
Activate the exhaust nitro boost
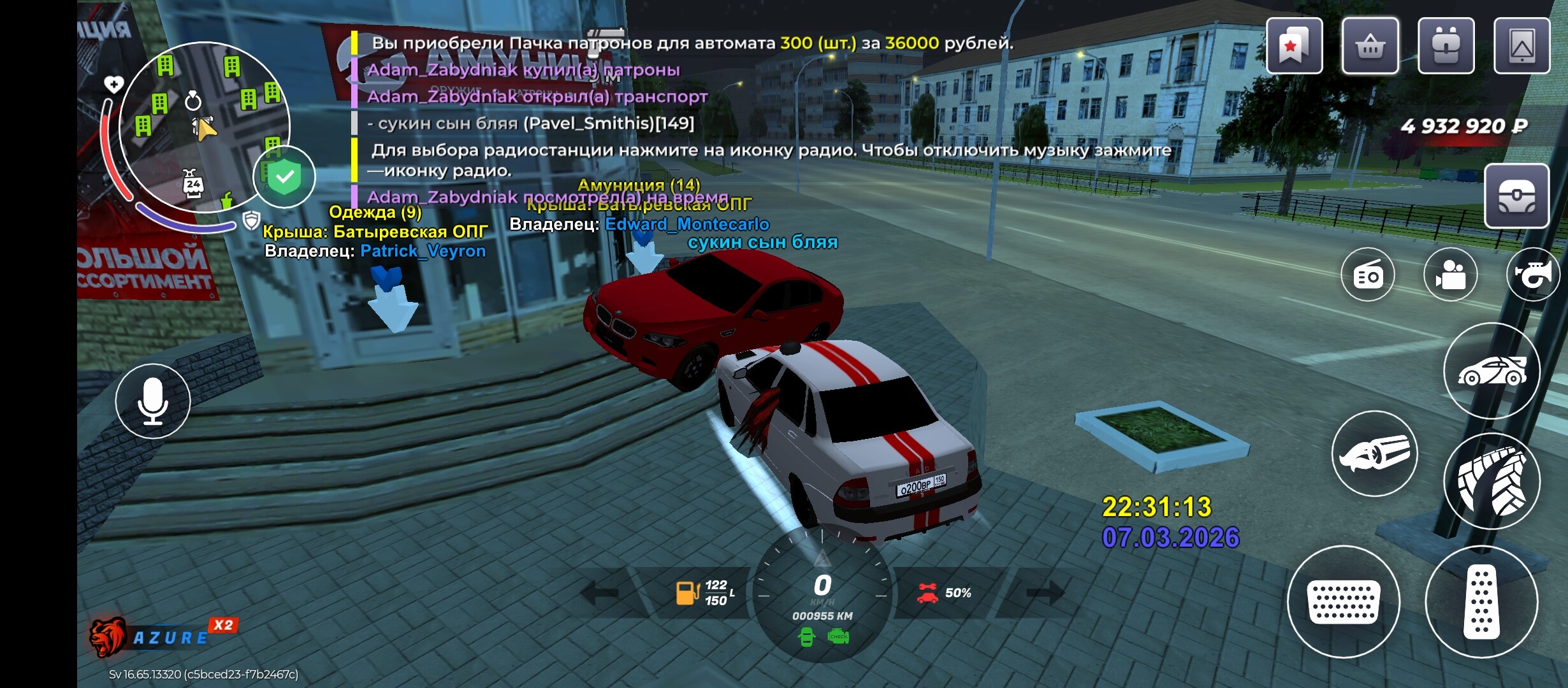[x=1374, y=454]
